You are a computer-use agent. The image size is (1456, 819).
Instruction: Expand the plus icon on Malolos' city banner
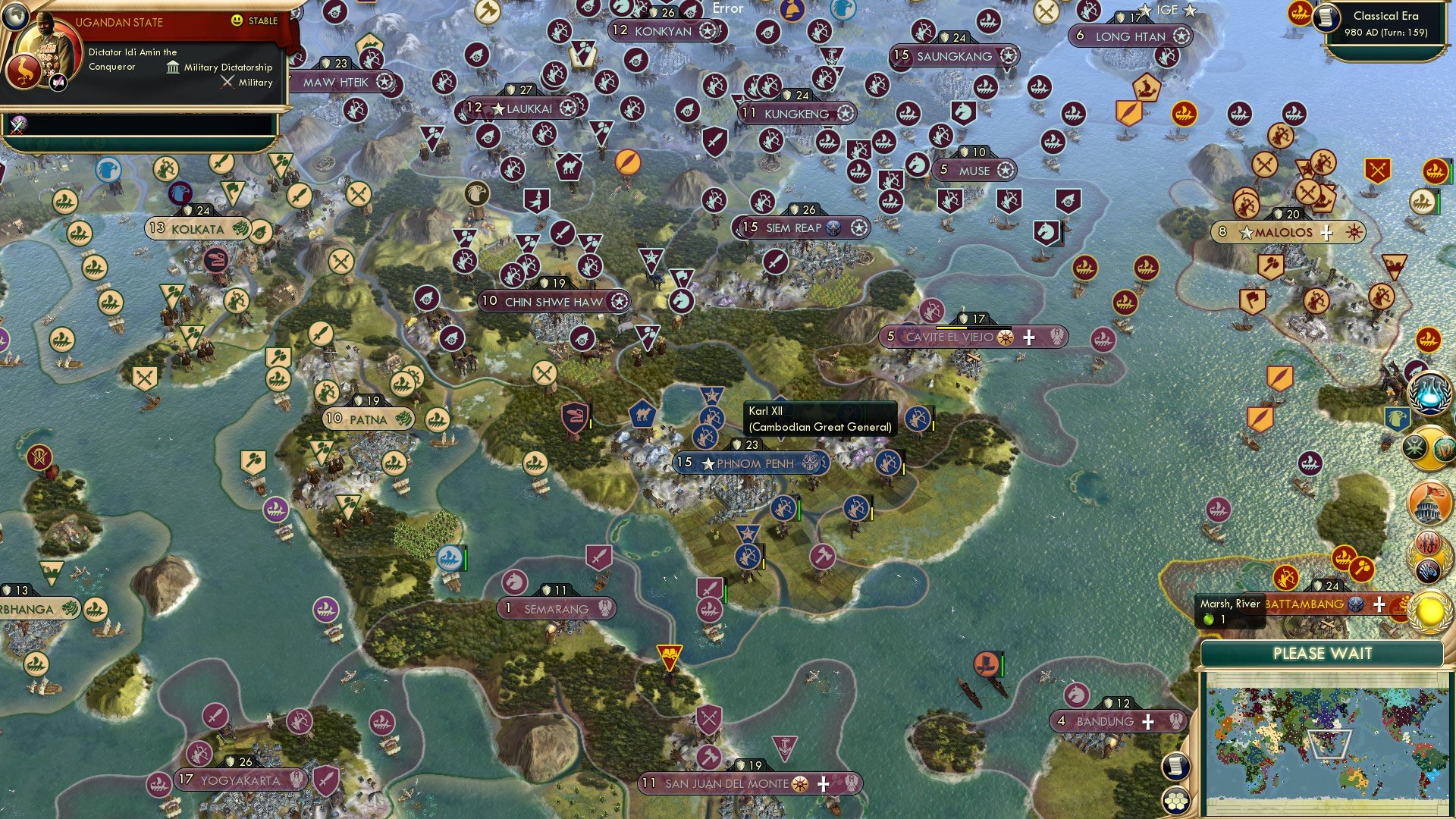(x=1326, y=233)
